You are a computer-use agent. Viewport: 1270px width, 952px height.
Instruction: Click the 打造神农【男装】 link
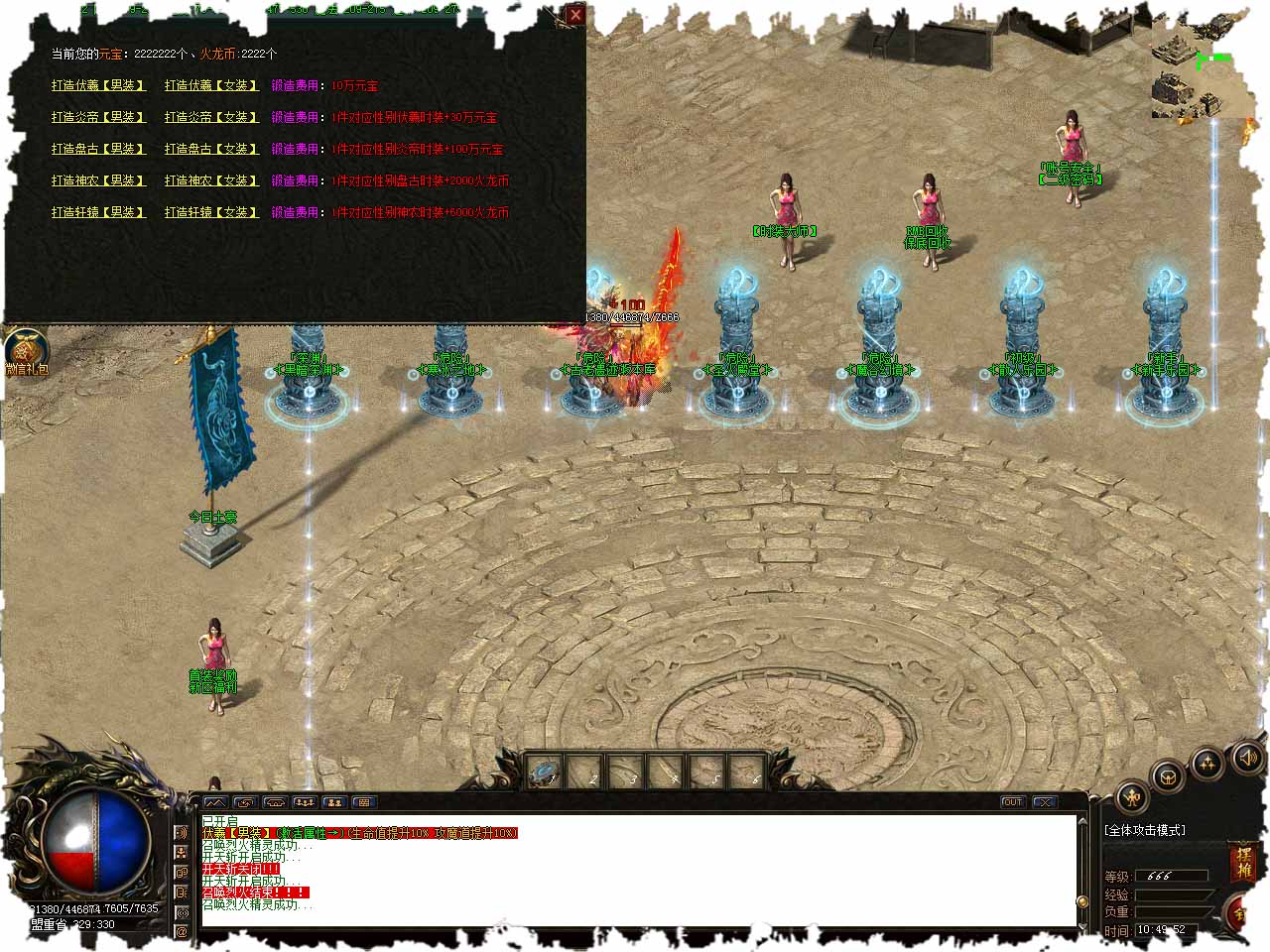click(98, 180)
